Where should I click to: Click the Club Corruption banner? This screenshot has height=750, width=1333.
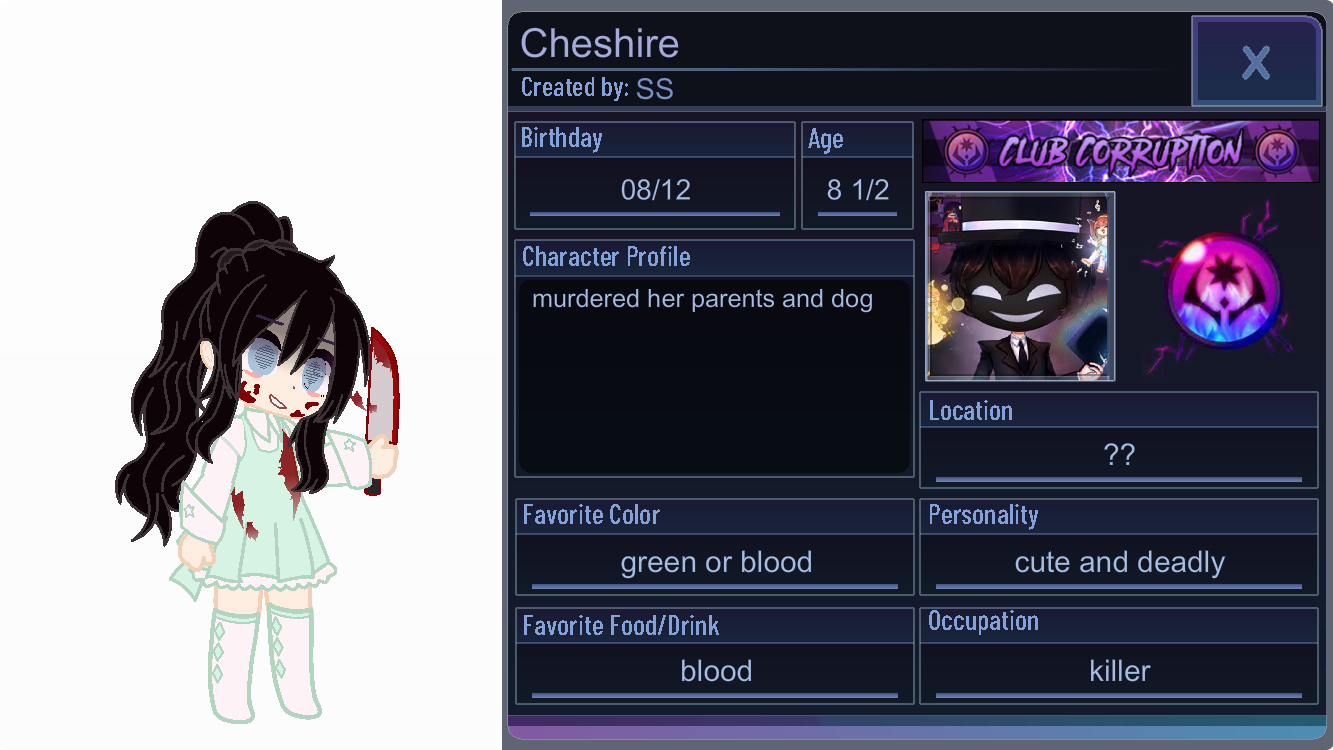1120,152
